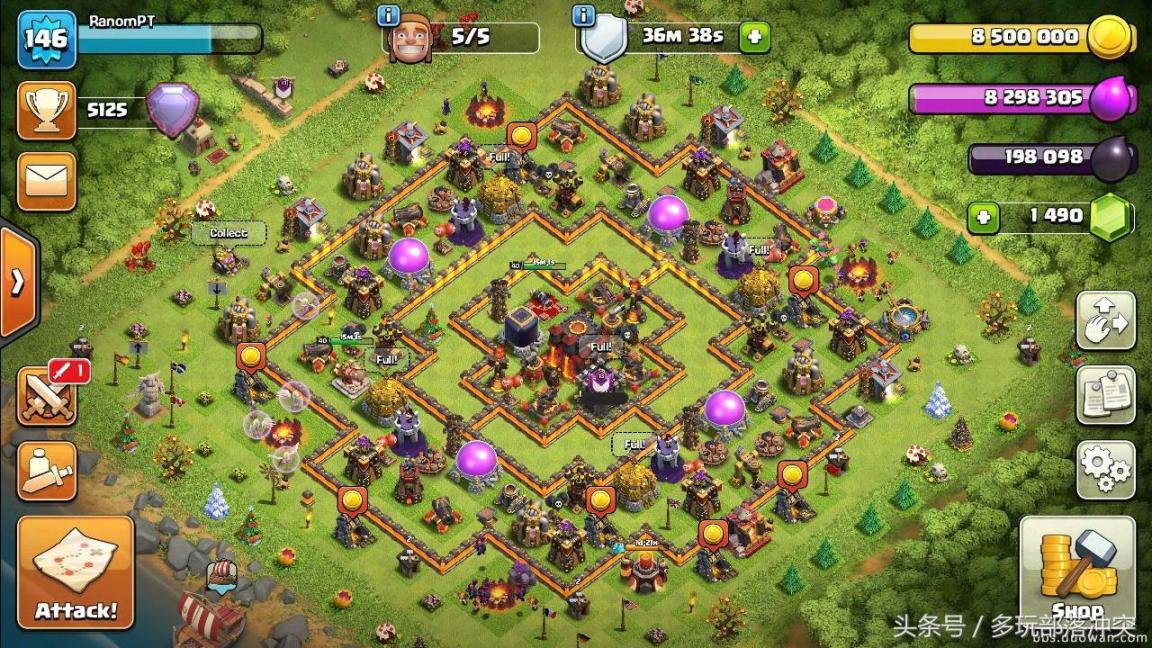This screenshot has height=648, width=1152.
Task: Expand the orange side arrow tab
Action: pos(17,282)
